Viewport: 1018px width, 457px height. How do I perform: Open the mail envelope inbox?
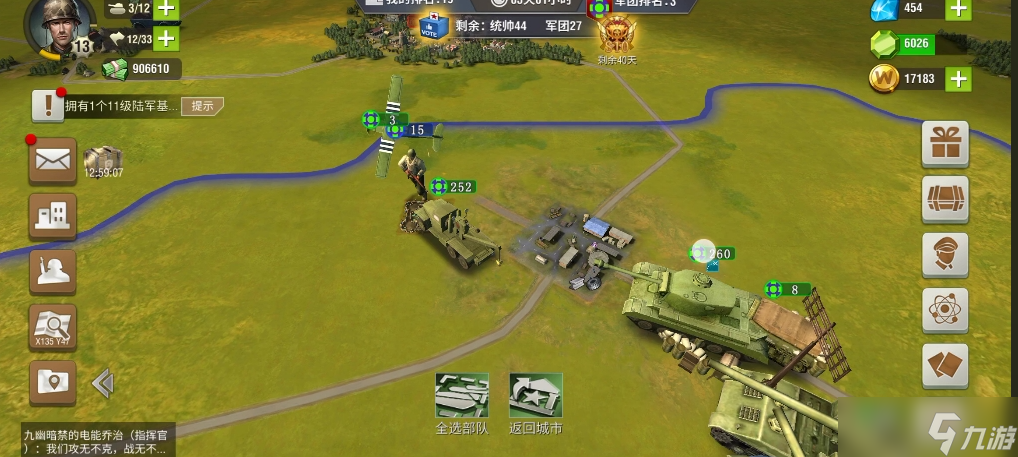(52, 159)
